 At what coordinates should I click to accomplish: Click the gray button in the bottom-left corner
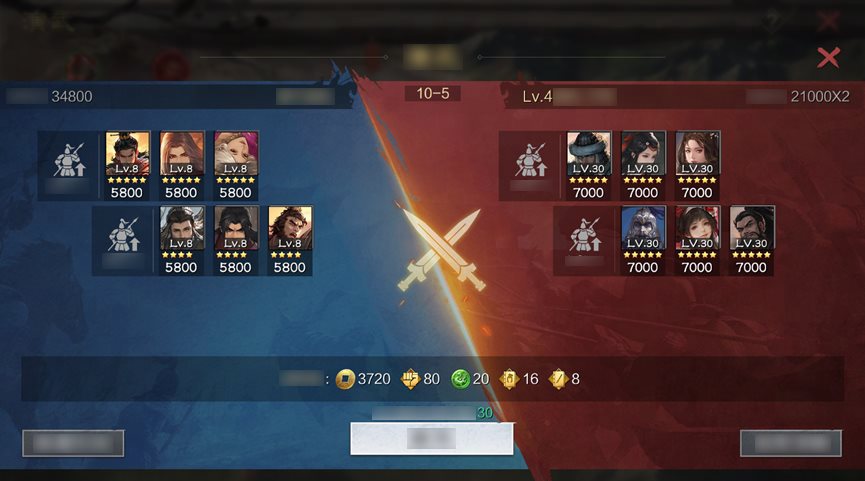click(73, 443)
